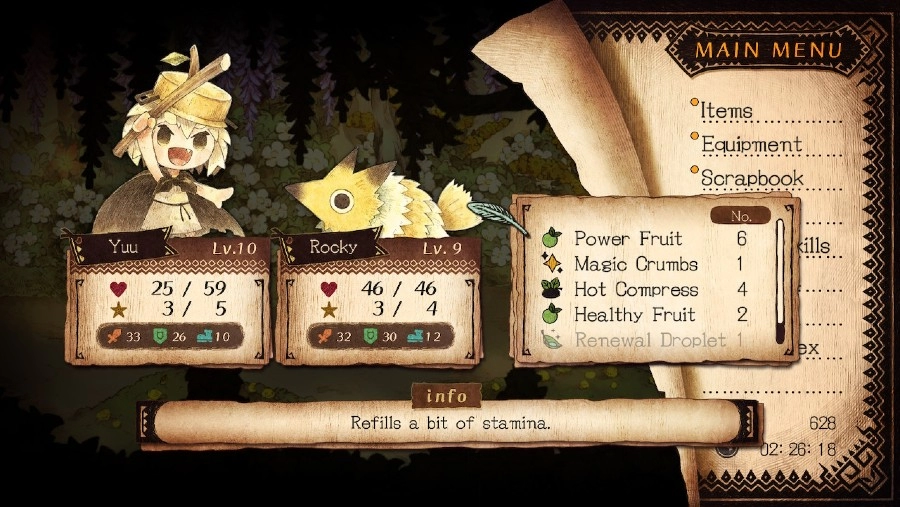Open the Scrapbook entry

(x=752, y=178)
